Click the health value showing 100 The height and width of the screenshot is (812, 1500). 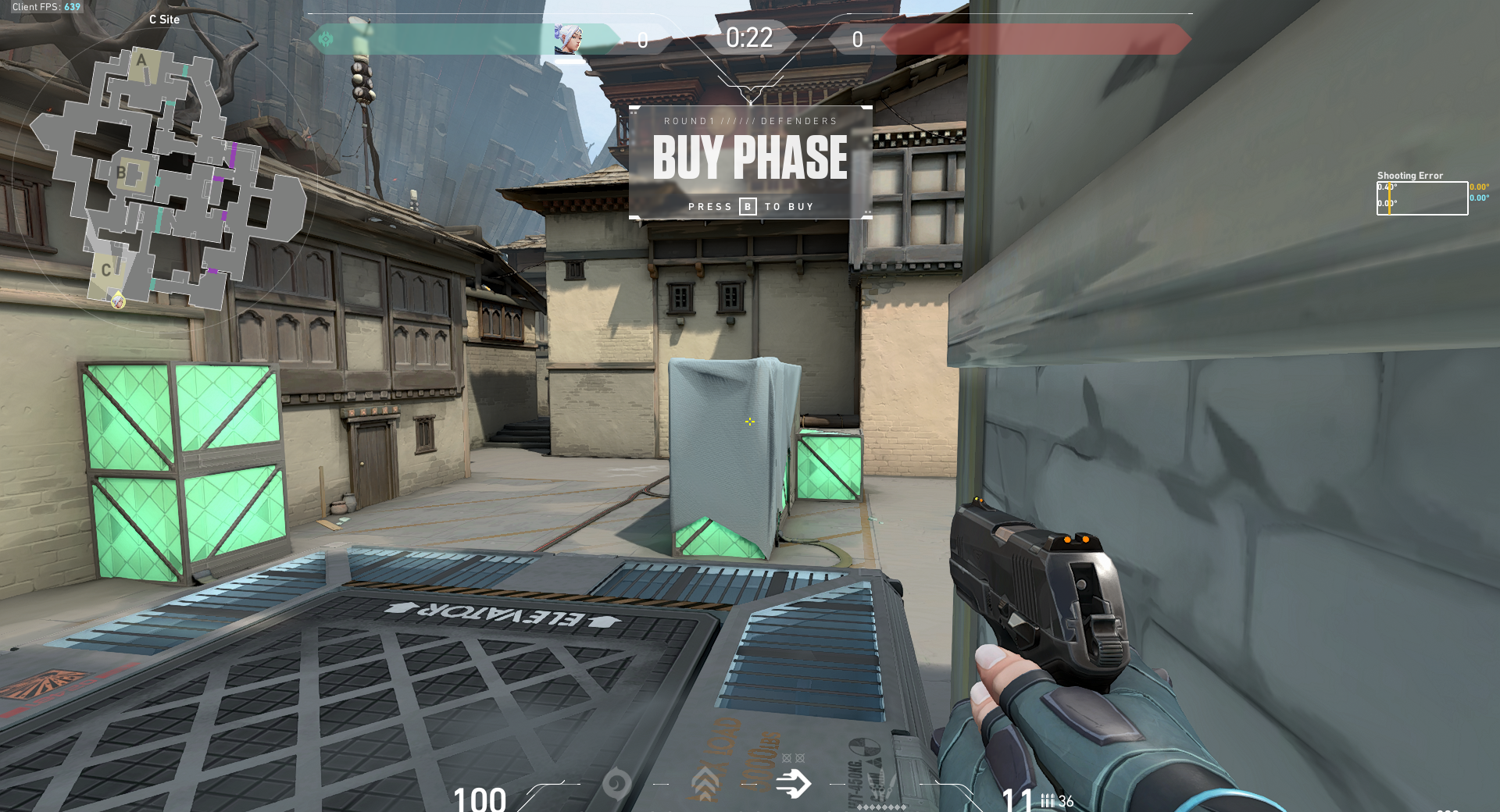tap(479, 800)
